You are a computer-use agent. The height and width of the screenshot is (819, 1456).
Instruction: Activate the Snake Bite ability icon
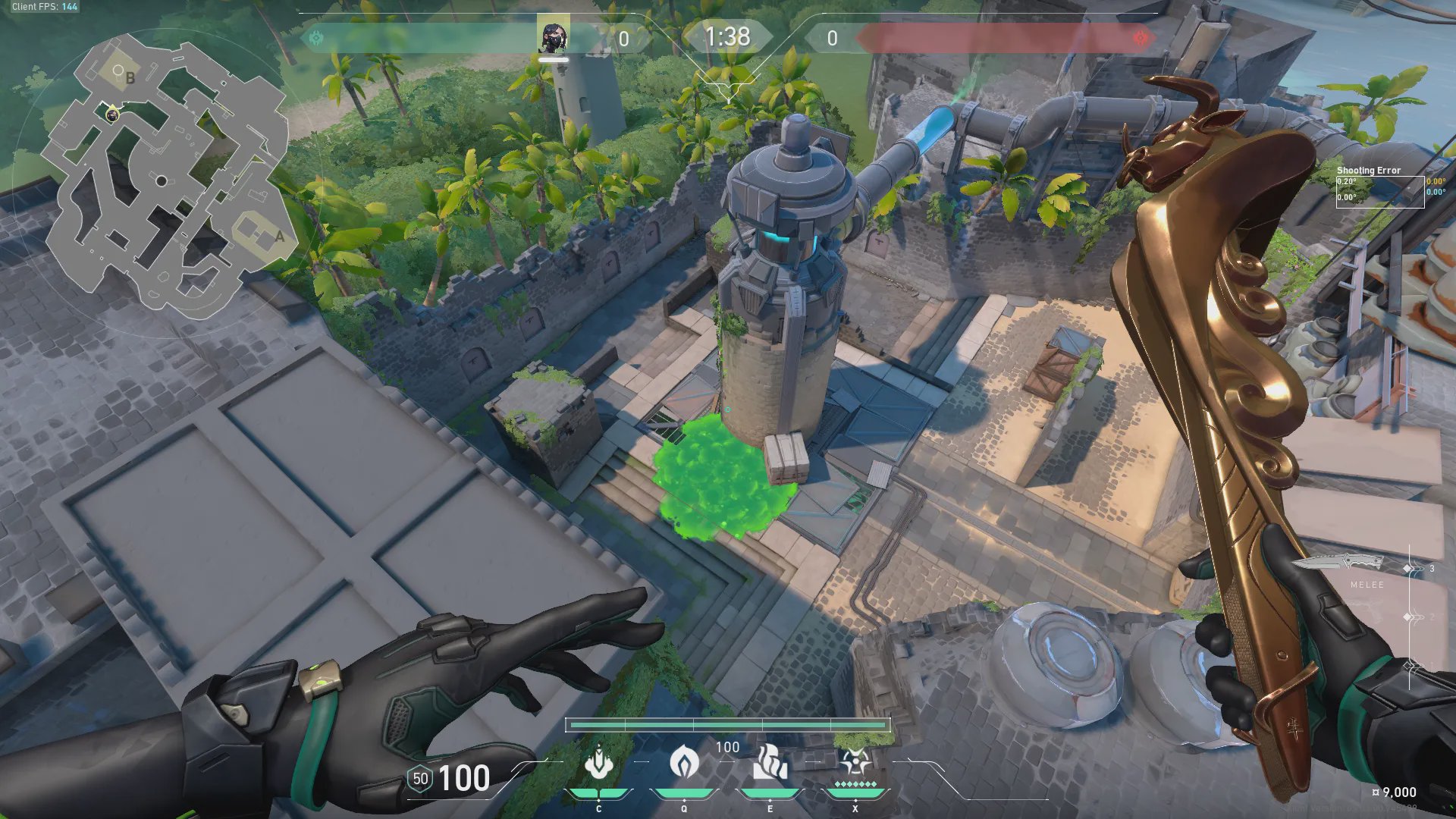pyautogui.click(x=599, y=762)
